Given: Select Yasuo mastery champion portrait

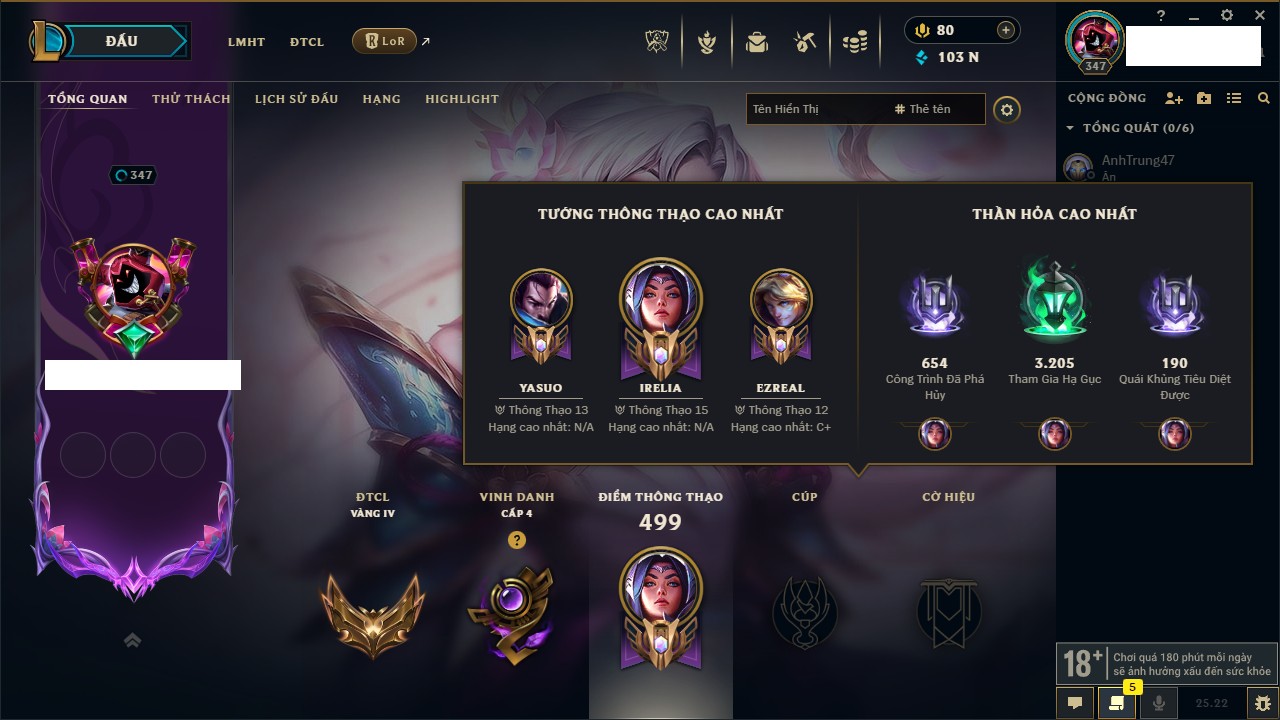Looking at the screenshot, I should [541, 300].
